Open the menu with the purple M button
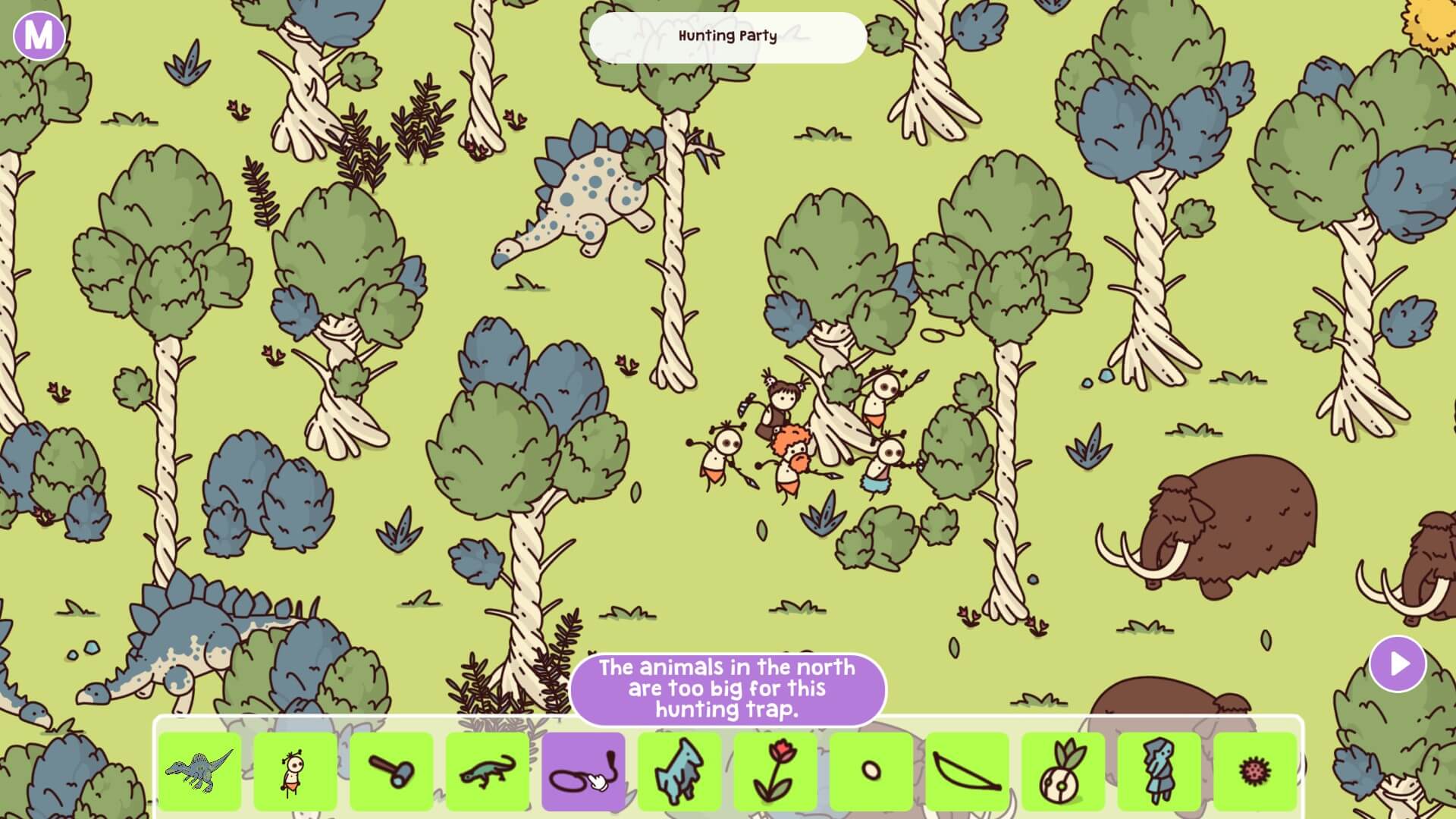 [39, 35]
